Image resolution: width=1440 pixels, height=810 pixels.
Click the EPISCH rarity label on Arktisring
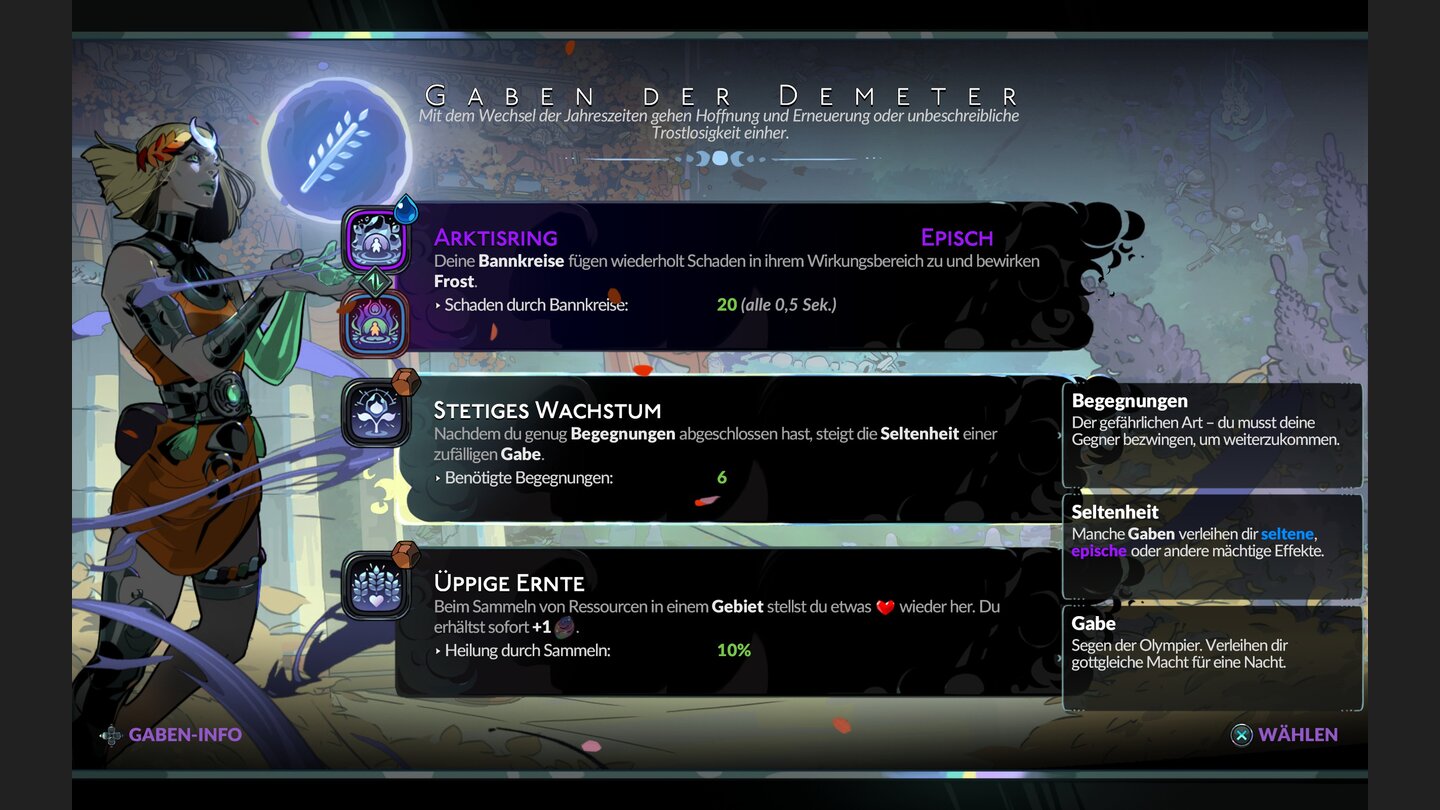pyautogui.click(x=956, y=237)
